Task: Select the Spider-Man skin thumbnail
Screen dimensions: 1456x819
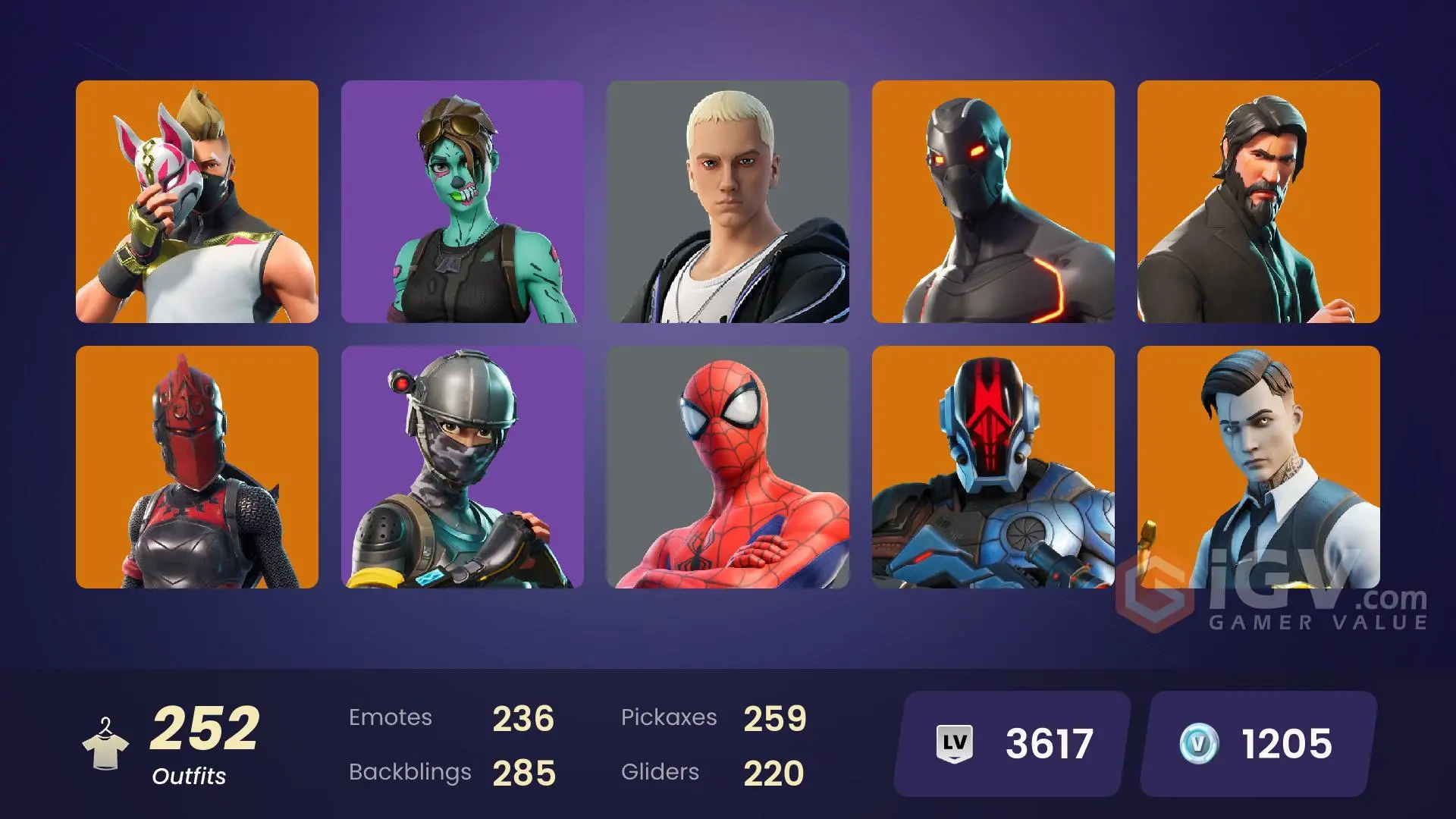Action: (x=728, y=470)
